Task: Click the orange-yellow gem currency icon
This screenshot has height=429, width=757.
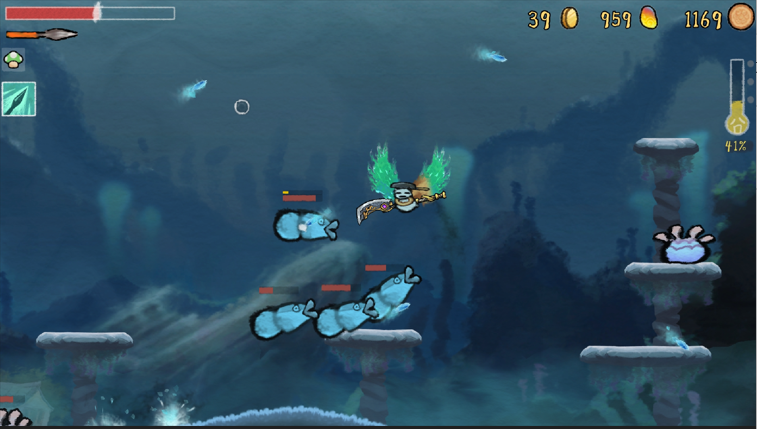Action: pos(649,18)
